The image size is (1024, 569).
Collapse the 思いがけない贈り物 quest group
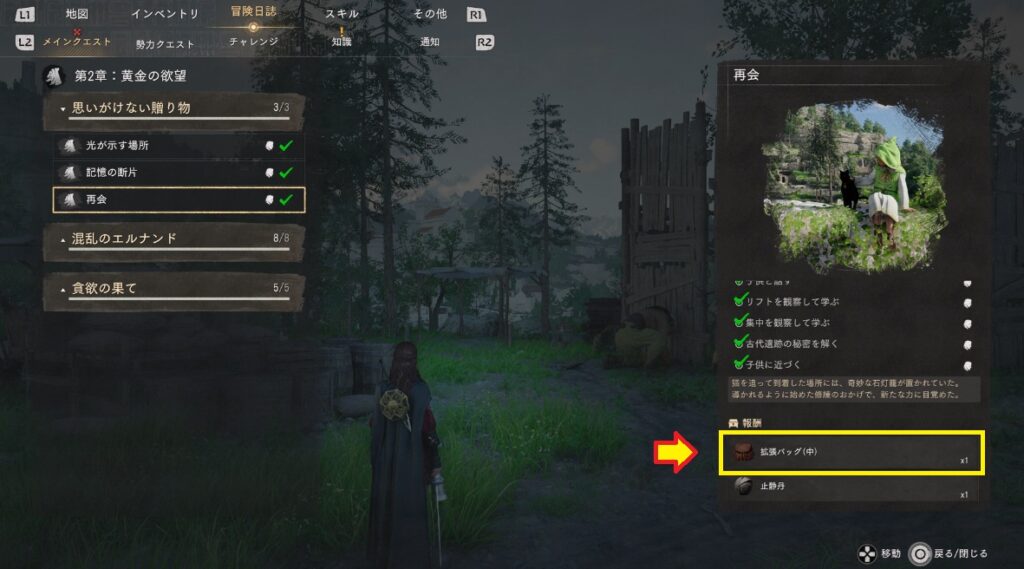(x=174, y=108)
